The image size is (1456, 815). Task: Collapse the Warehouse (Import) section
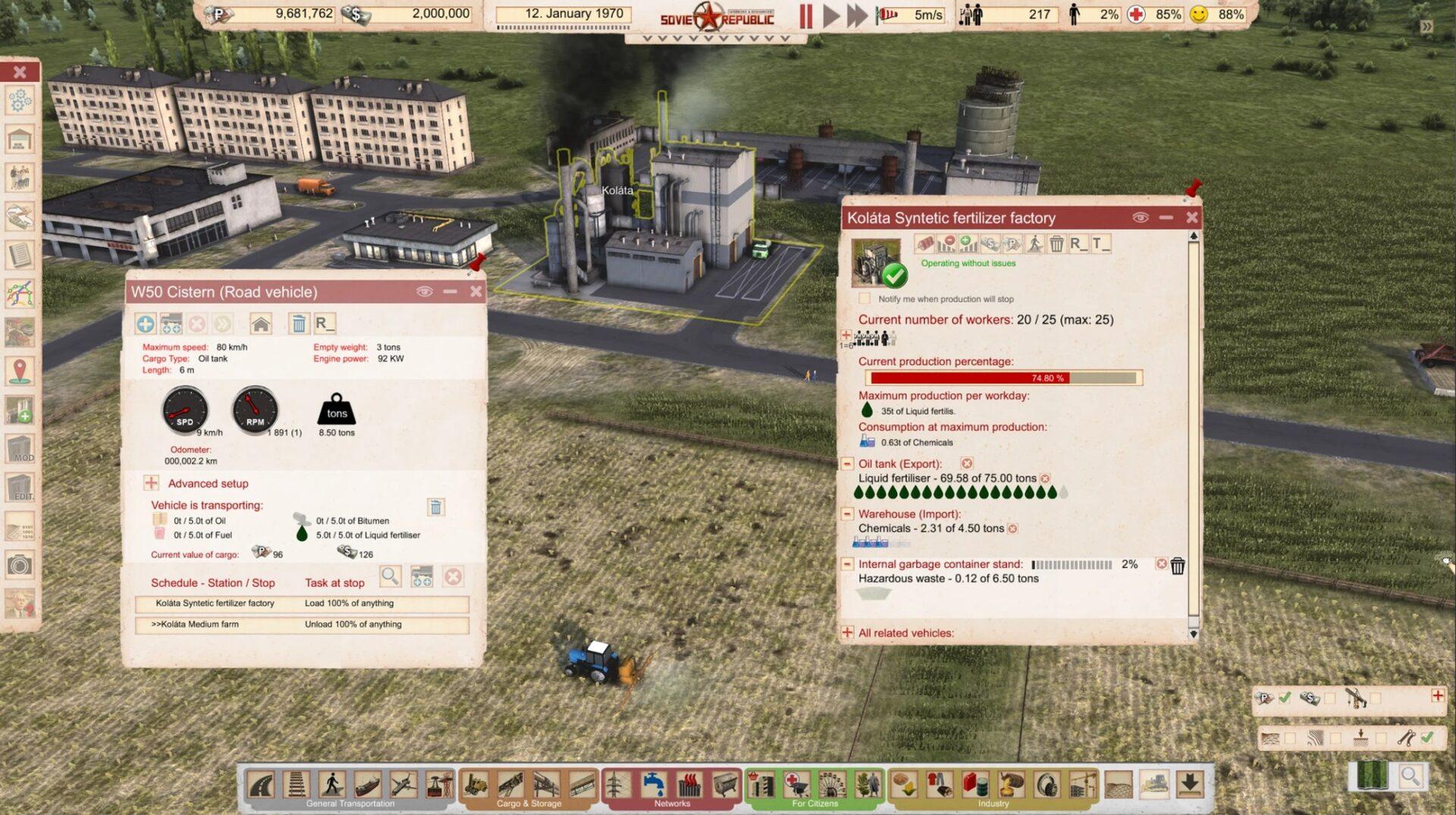pos(847,513)
